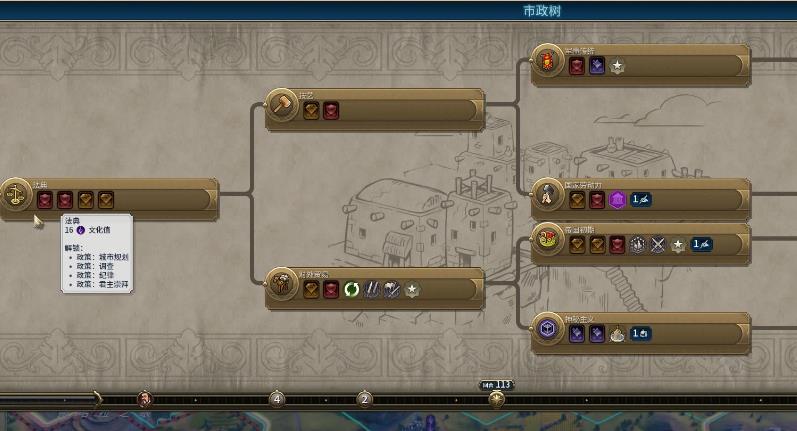Open the 军事传统 Military Tradition civic node
Viewport: 797px width, 431px height.
[x=641, y=61]
